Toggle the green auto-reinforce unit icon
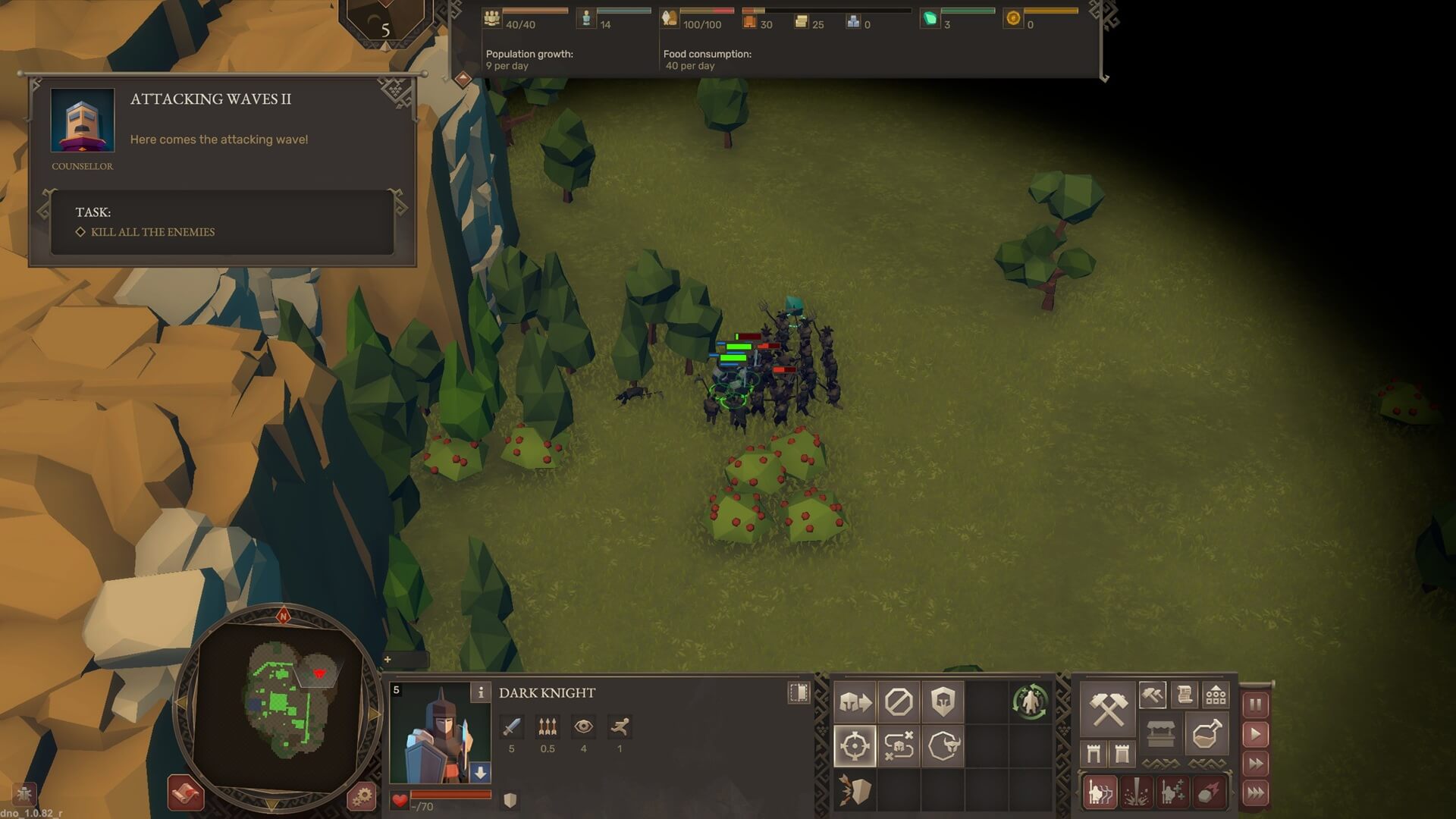 (x=1029, y=701)
